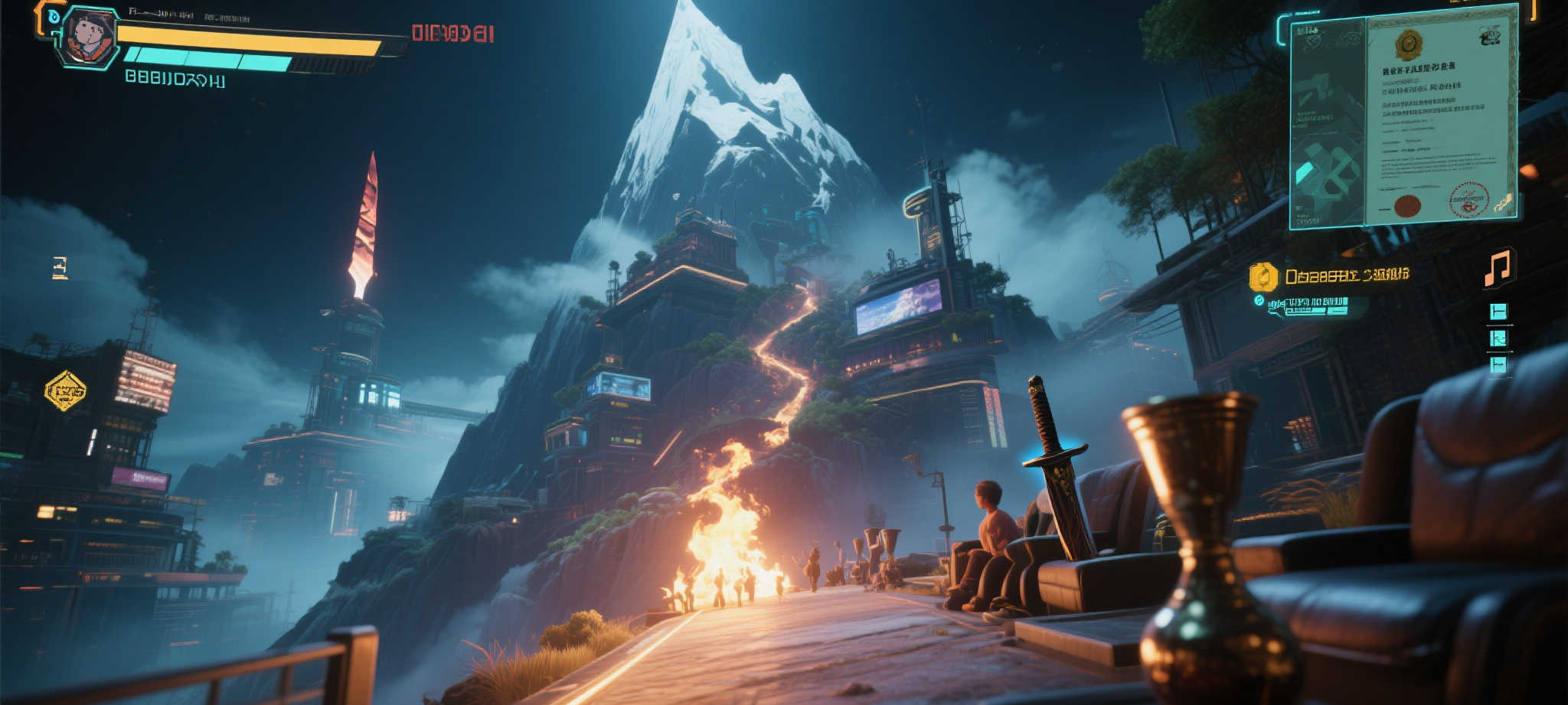Toggle the orange music note icon
Image resolution: width=1568 pixels, height=705 pixels.
(x=1498, y=268)
